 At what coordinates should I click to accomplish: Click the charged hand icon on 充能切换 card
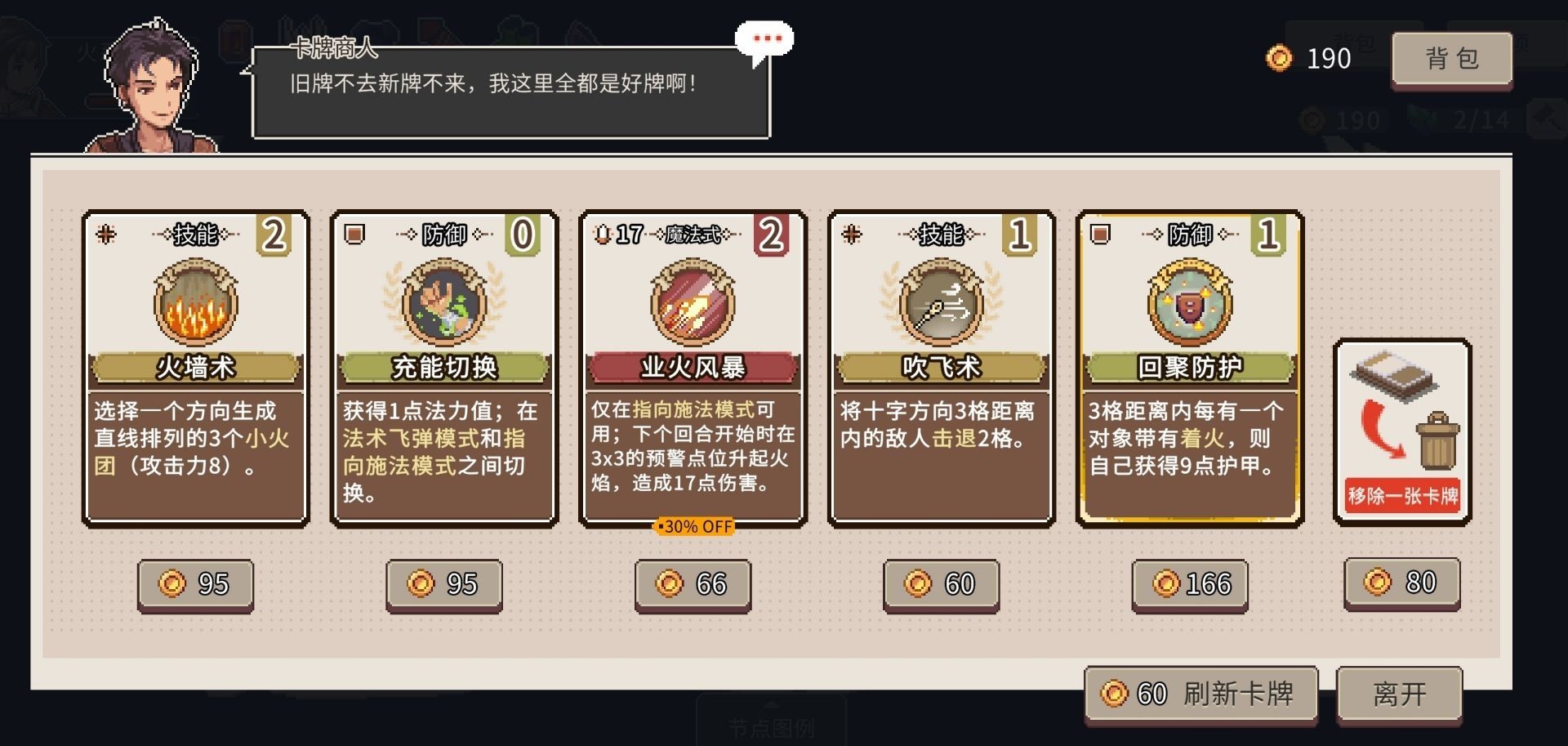(442, 304)
